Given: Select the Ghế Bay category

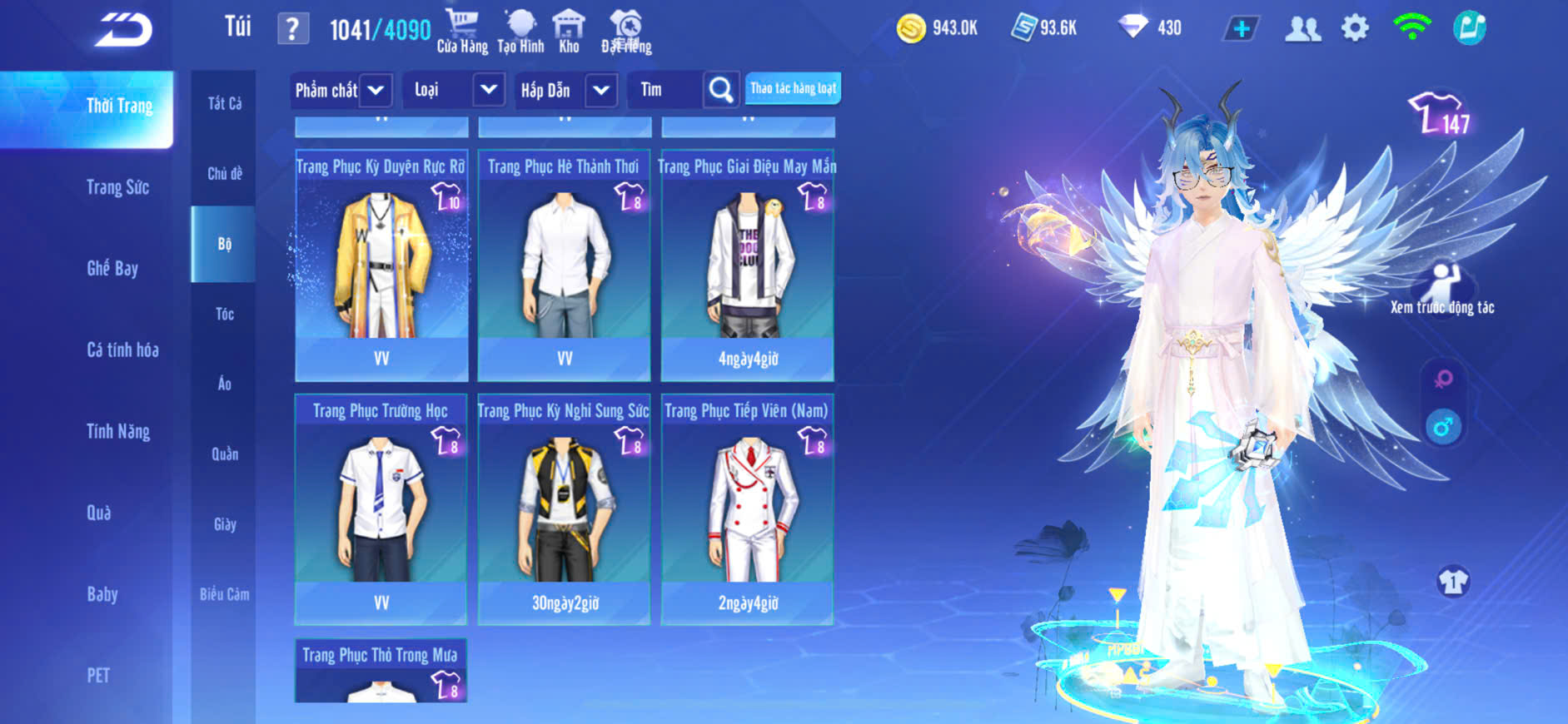Looking at the screenshot, I should pos(112,268).
